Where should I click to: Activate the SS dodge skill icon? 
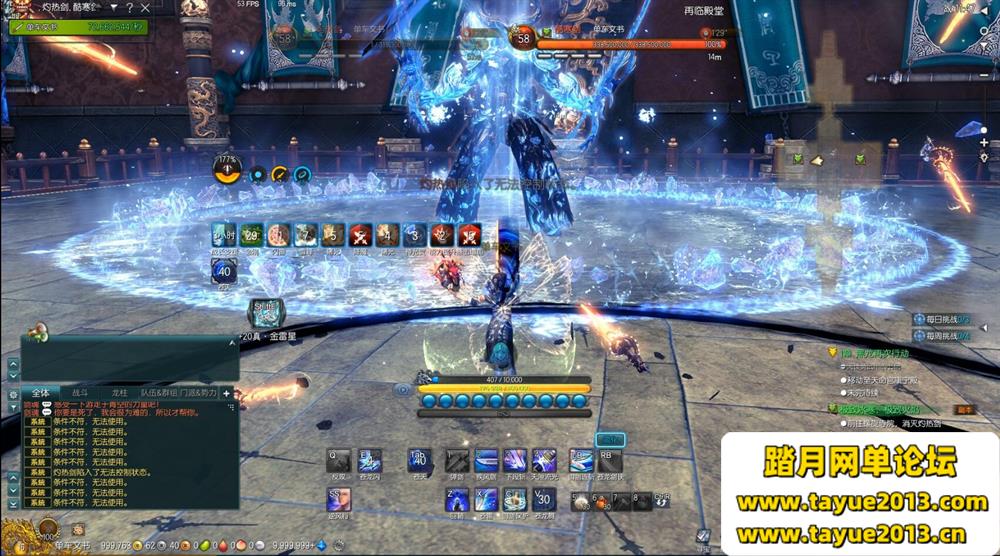338,499
